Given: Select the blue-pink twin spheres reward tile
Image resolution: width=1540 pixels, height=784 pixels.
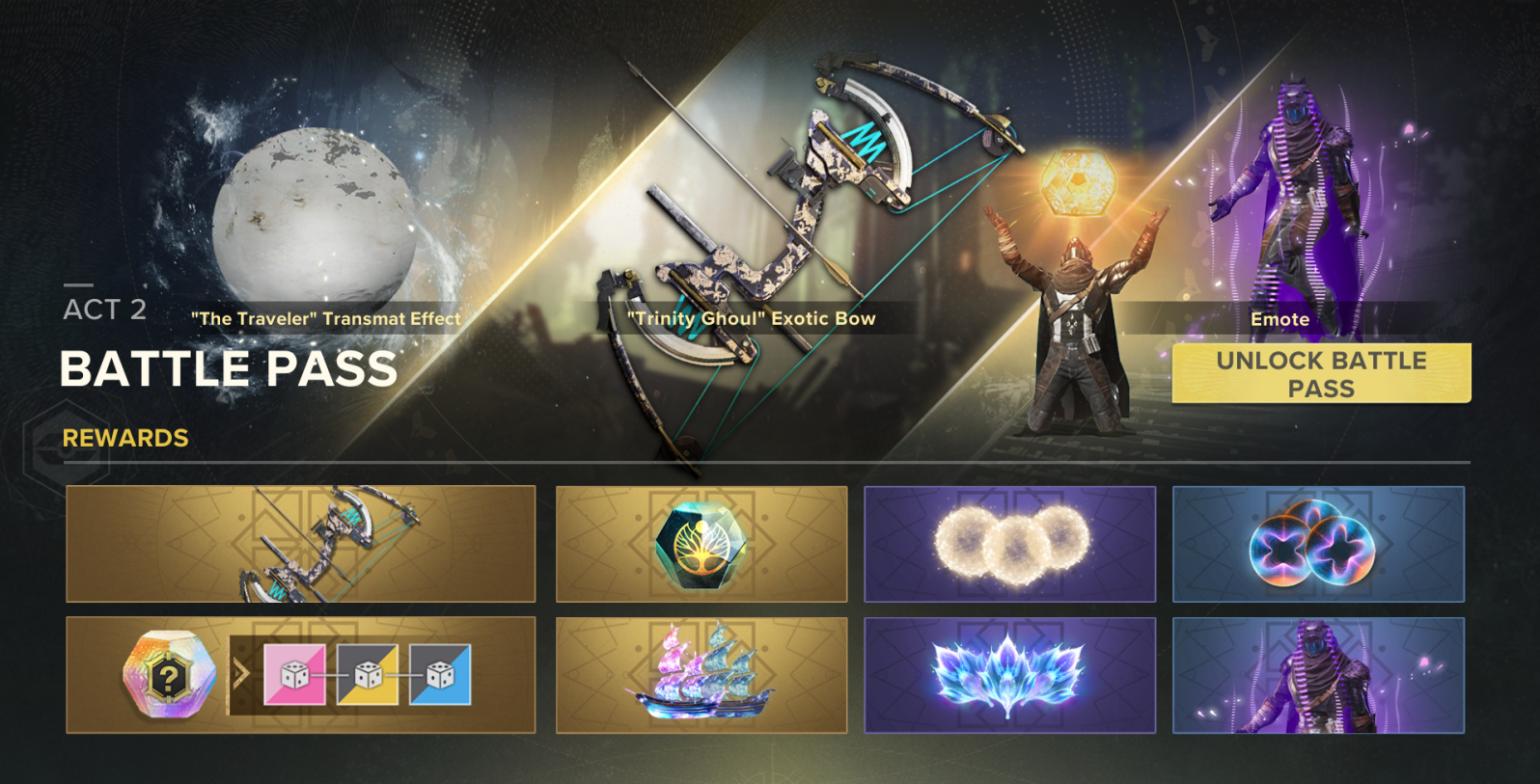Looking at the screenshot, I should click(x=1318, y=544).
